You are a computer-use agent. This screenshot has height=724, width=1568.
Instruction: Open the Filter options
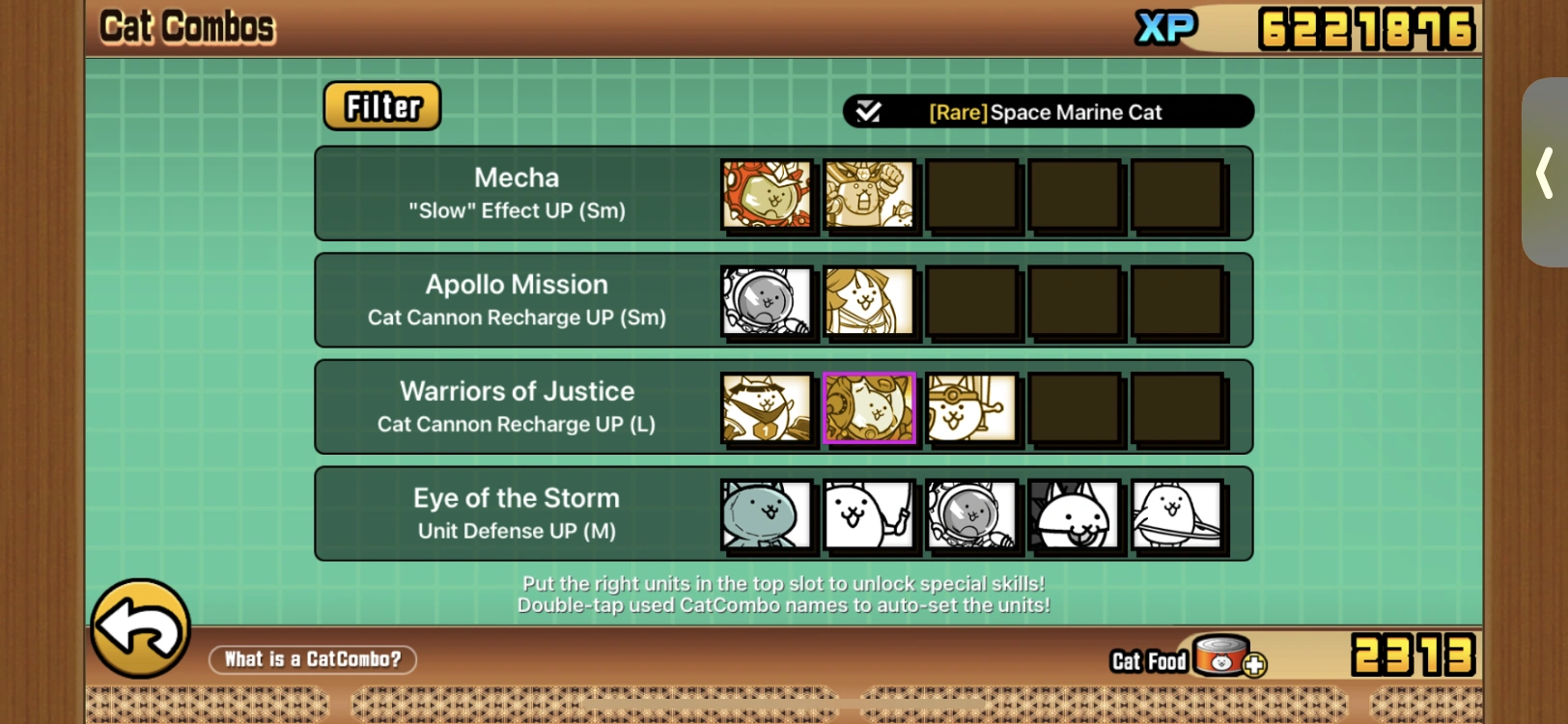tap(381, 106)
